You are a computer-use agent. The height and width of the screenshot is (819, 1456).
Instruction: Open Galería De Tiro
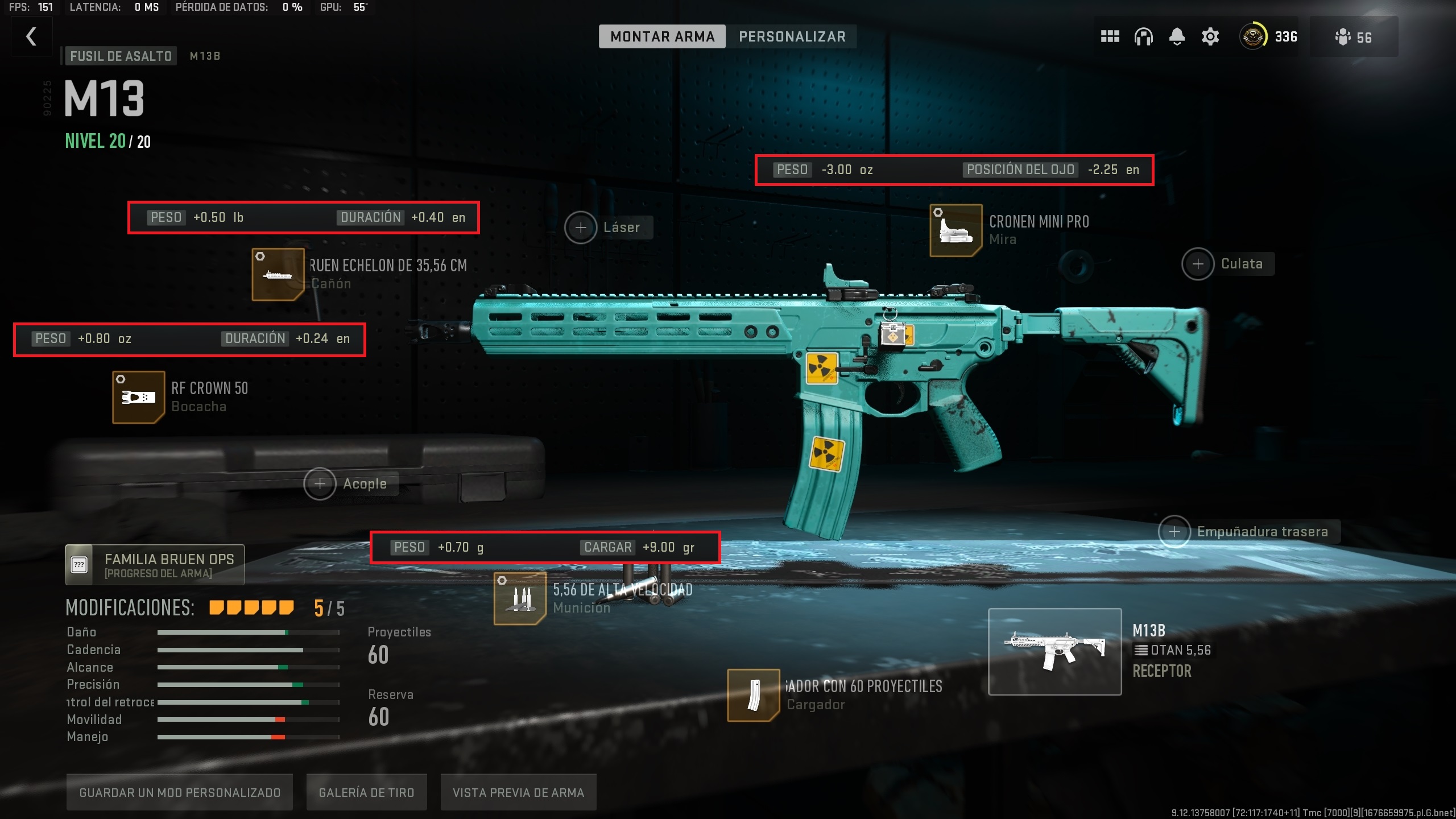(x=366, y=792)
